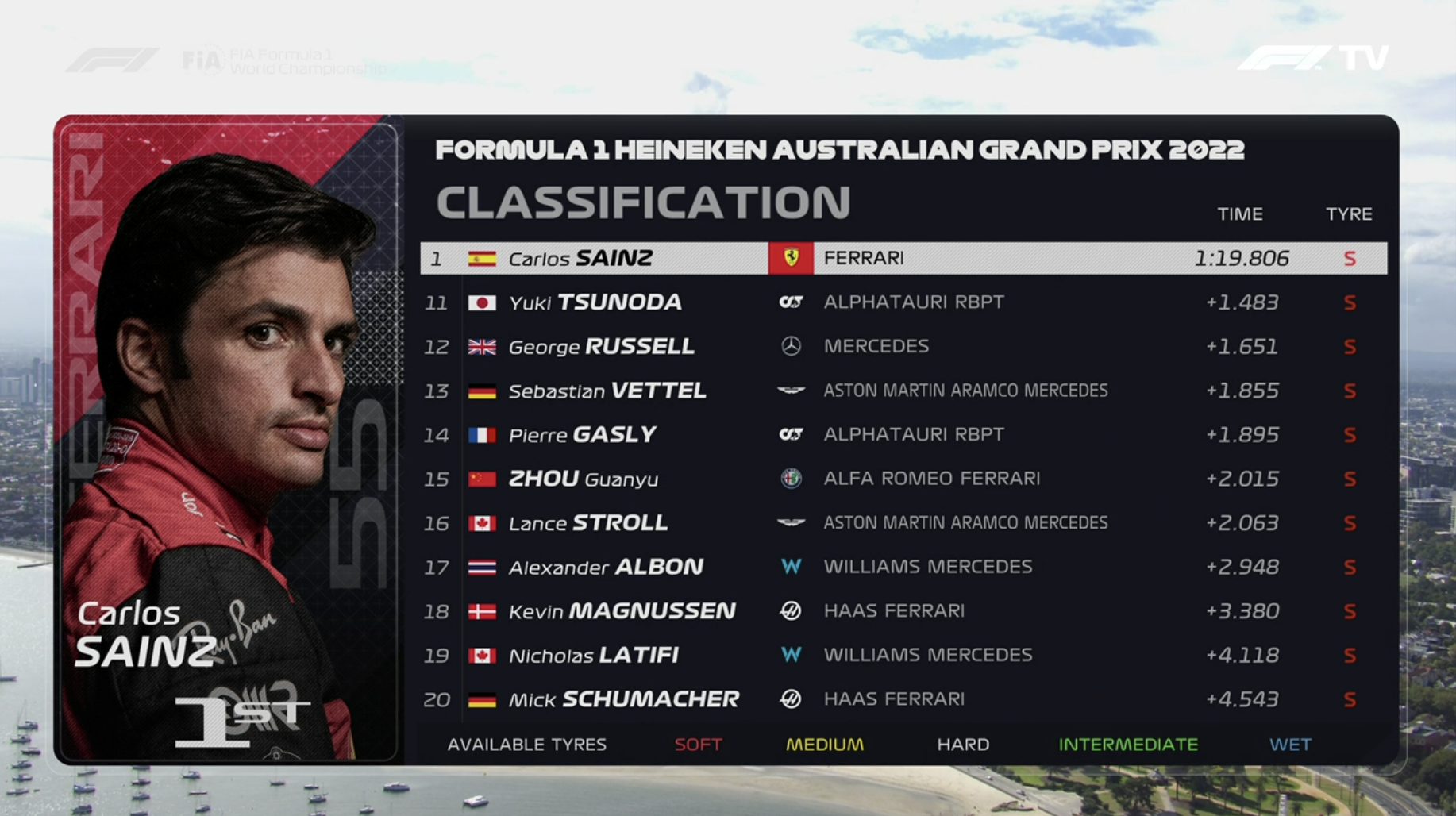The image size is (1456, 816).
Task: Select Yuki Tsunoda's classification row
Action: point(903,302)
